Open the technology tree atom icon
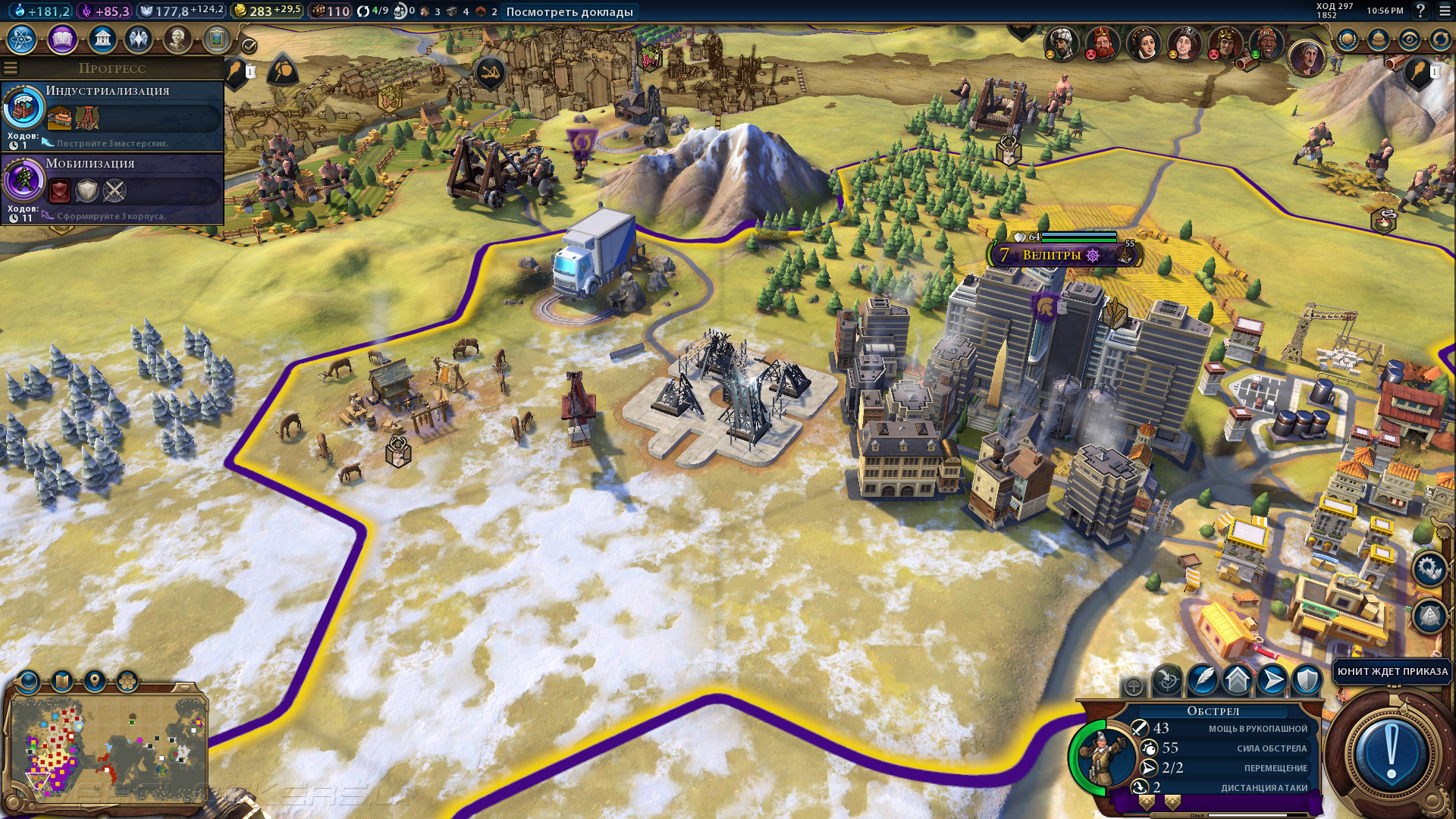1456x819 pixels. pos(22,39)
